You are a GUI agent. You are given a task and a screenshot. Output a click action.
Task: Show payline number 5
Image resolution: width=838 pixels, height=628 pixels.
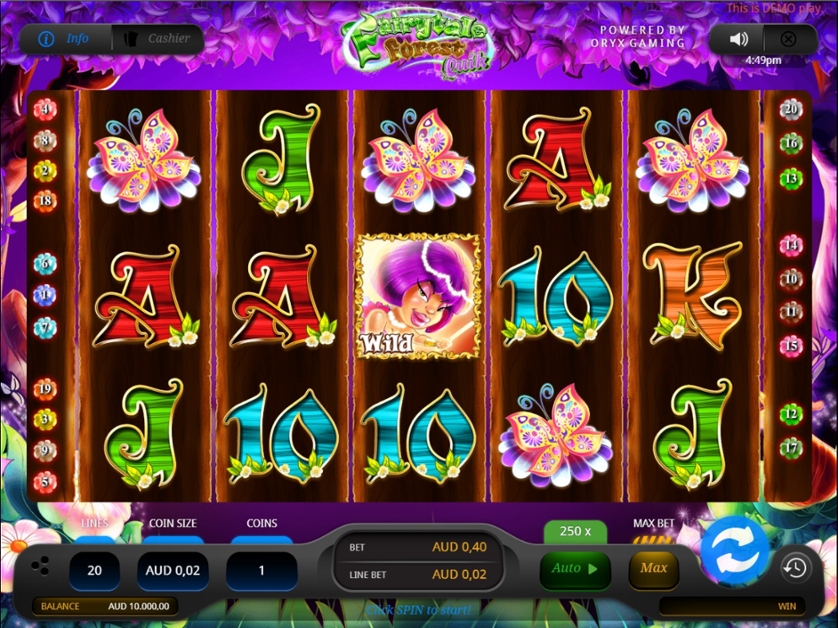click(45, 481)
